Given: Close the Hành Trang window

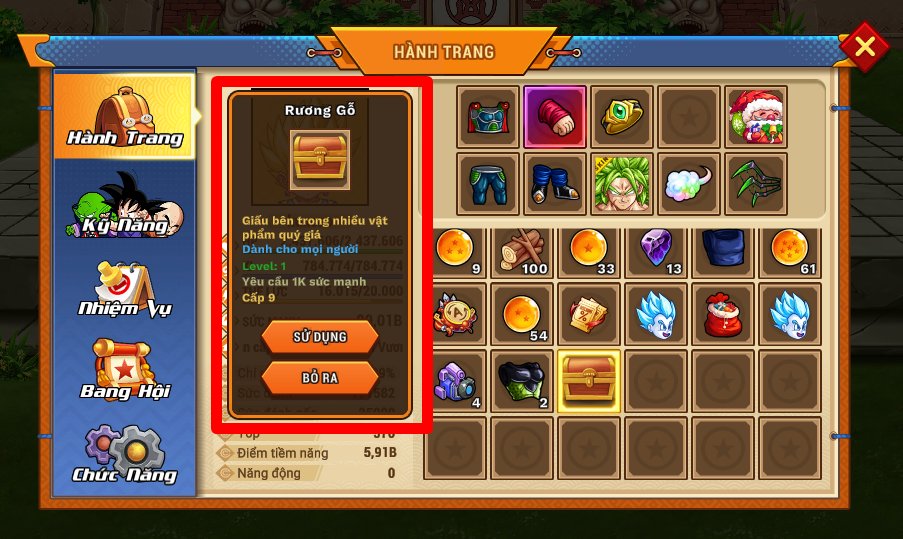Looking at the screenshot, I should (x=865, y=47).
